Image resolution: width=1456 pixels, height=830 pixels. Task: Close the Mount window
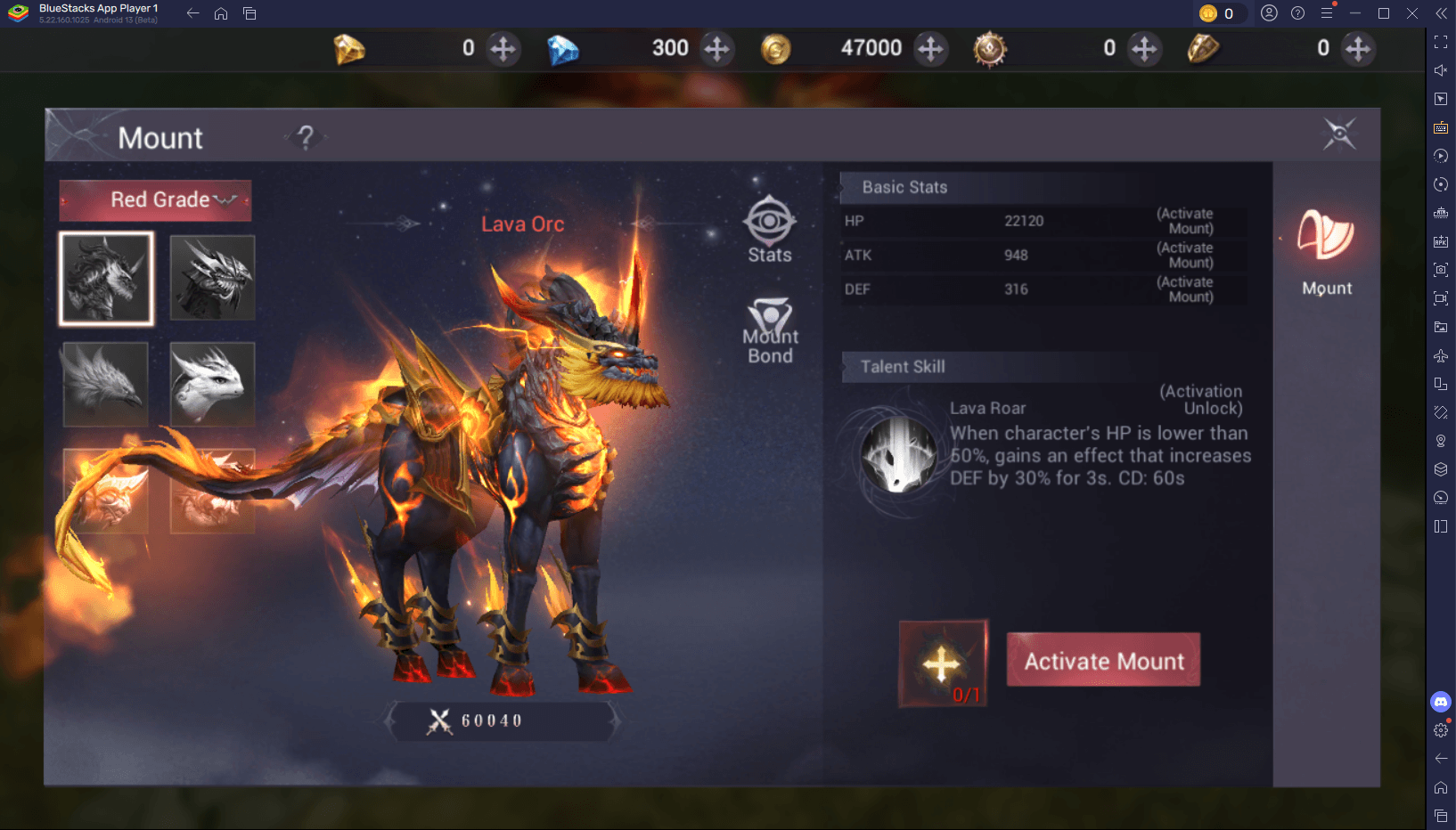click(x=1338, y=134)
